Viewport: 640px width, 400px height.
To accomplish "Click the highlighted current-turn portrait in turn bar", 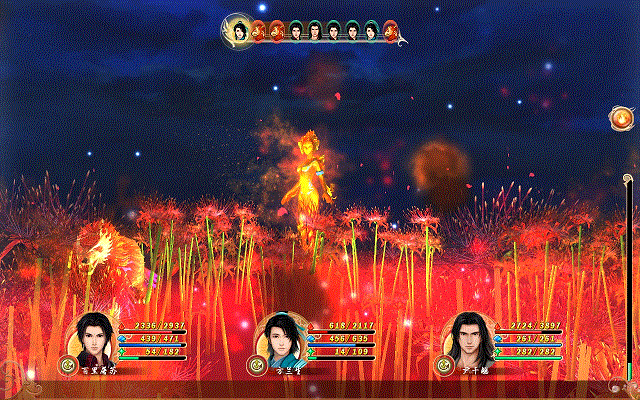I will pos(240,31).
